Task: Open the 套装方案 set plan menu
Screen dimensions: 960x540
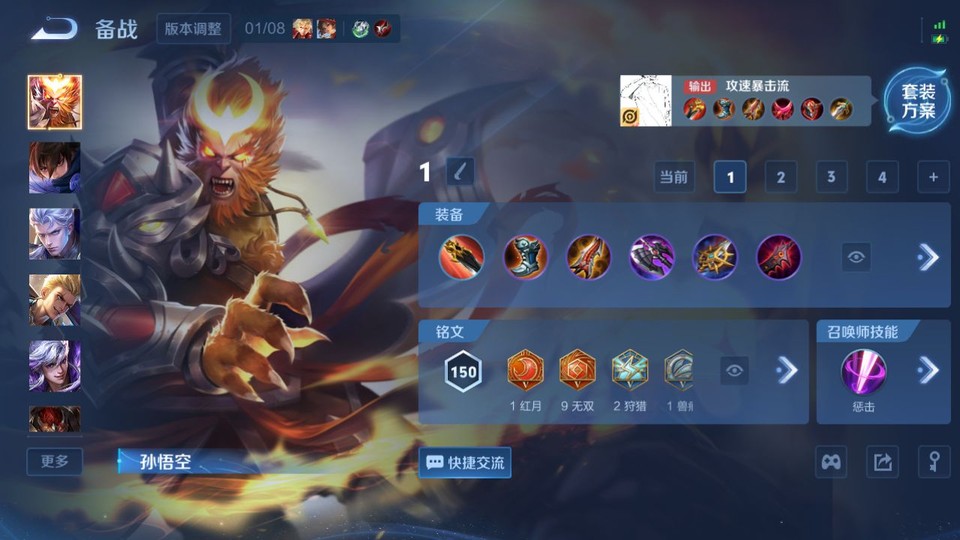Action: pos(918,101)
